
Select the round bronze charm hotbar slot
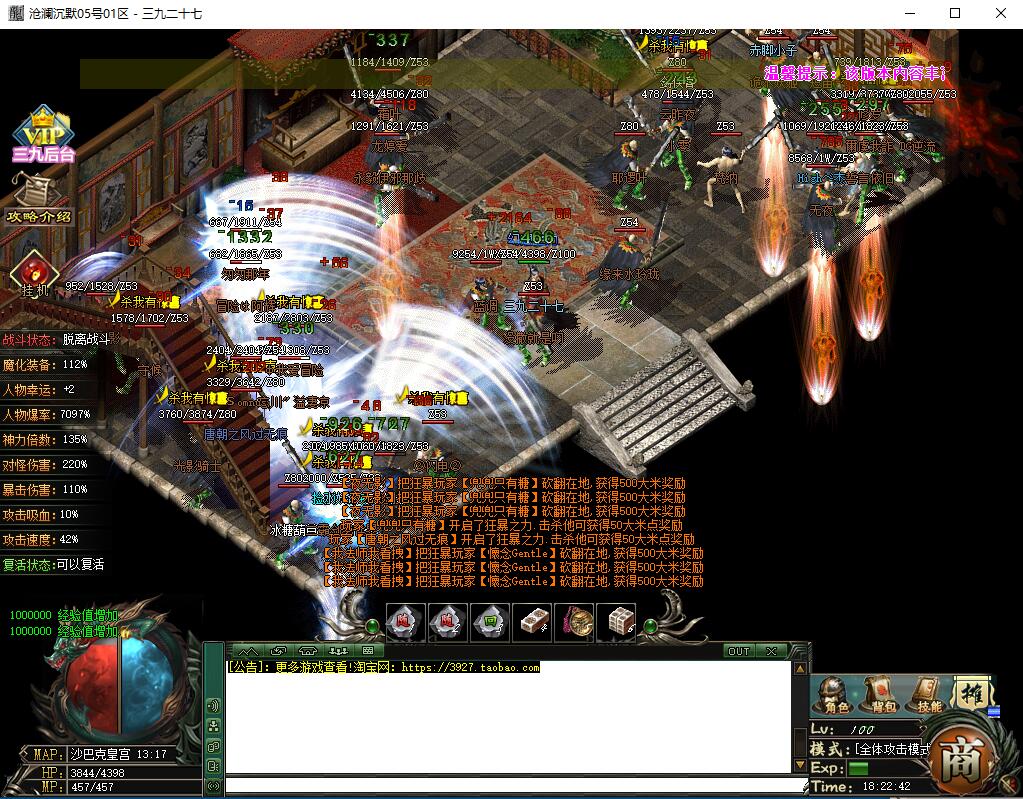(574, 622)
